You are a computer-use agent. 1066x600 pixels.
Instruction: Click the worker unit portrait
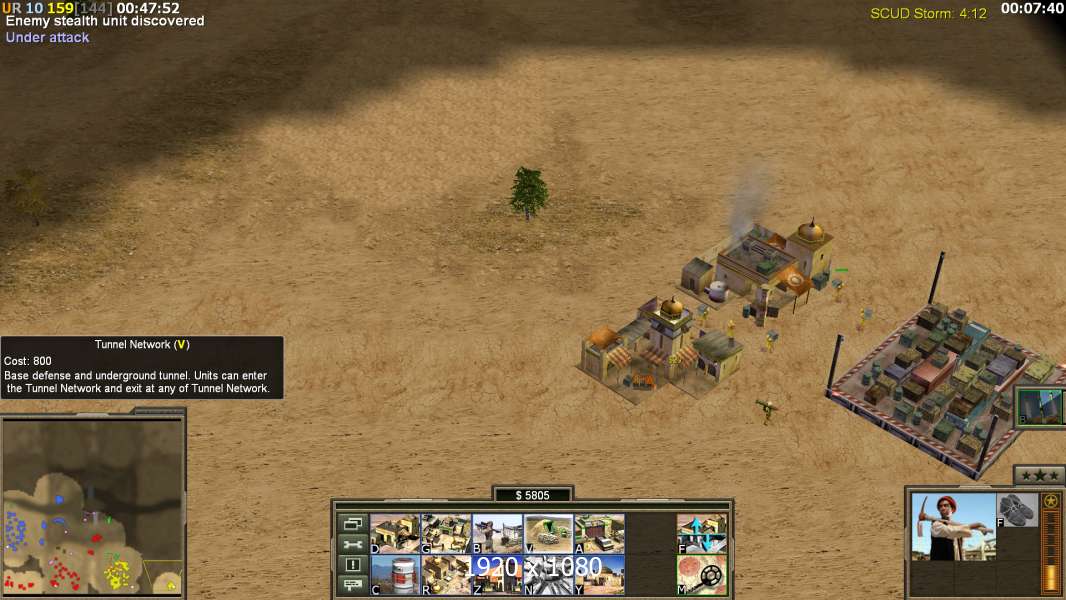coord(953,526)
